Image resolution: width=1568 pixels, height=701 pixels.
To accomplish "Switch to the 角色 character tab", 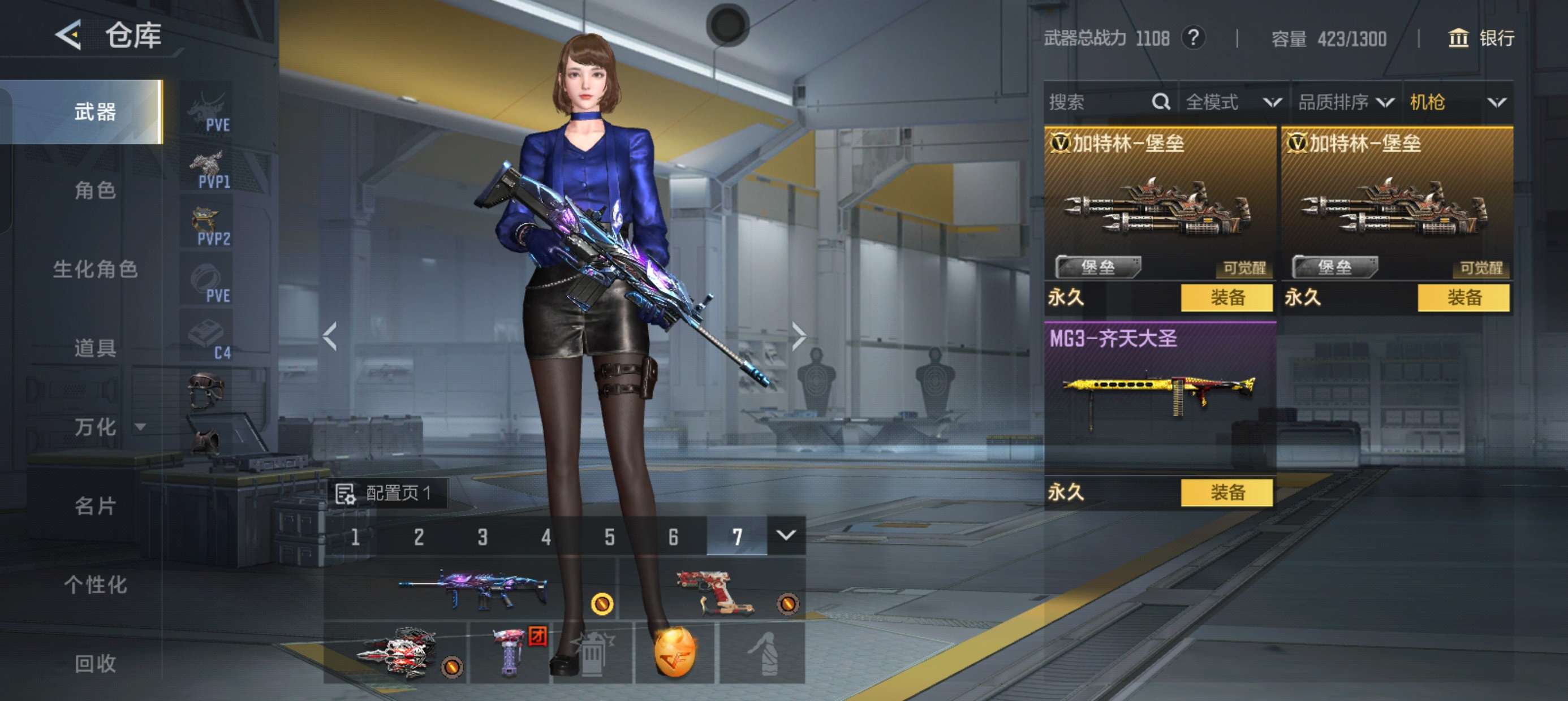I will 95,191.
